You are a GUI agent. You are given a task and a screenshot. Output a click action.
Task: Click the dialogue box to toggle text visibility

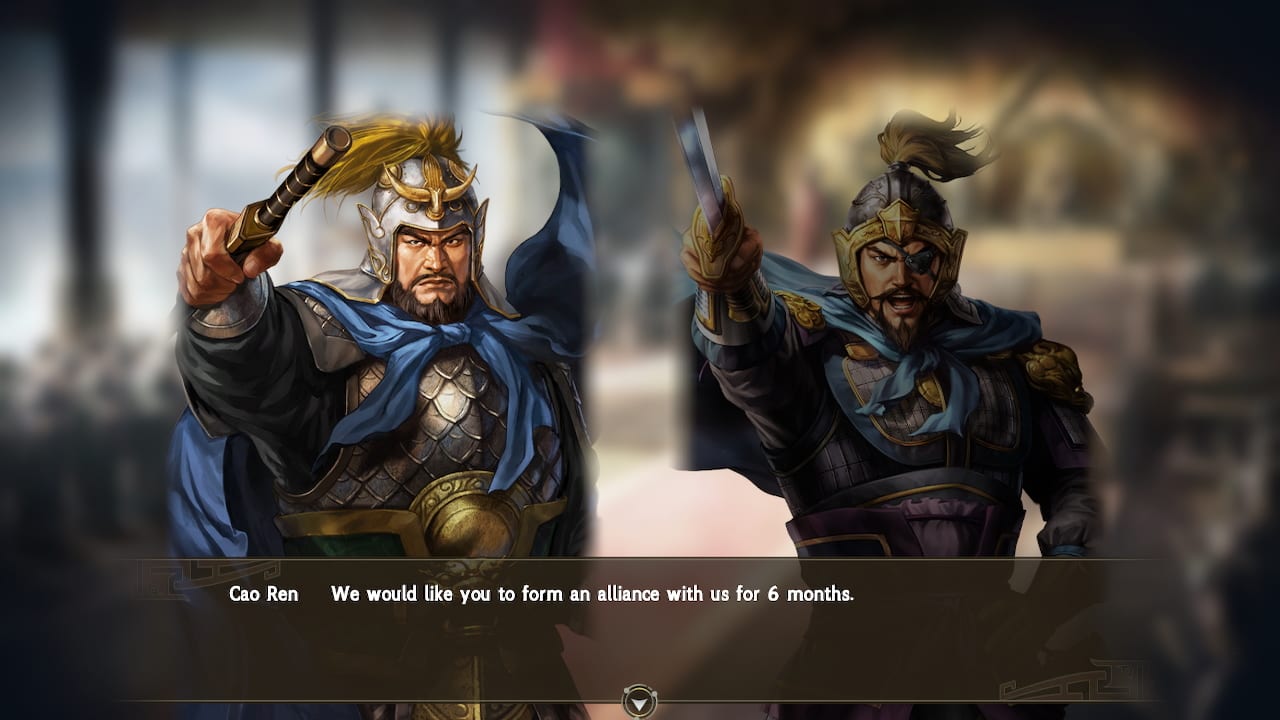640,630
